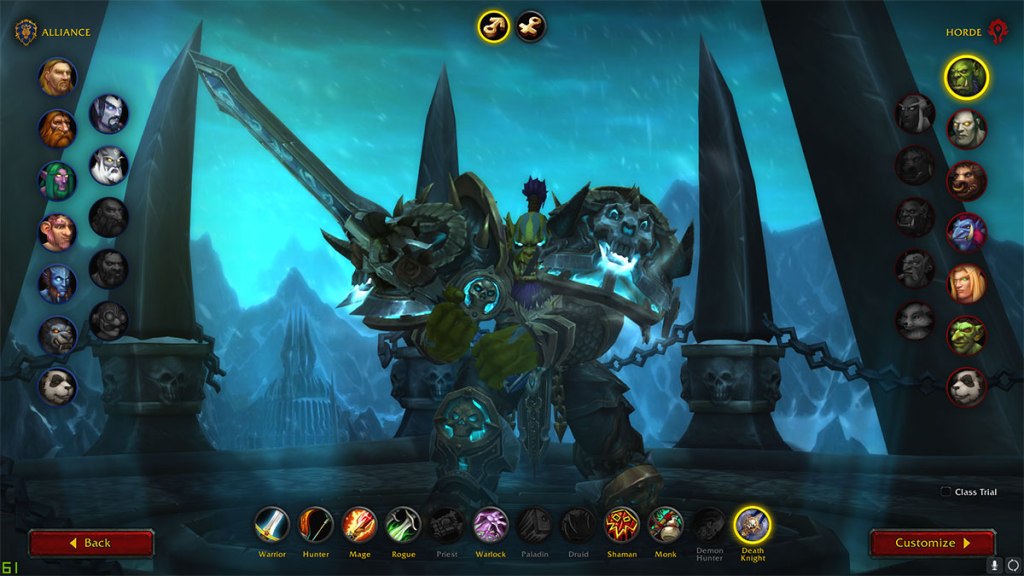Select the male gender symbol button

493,26
